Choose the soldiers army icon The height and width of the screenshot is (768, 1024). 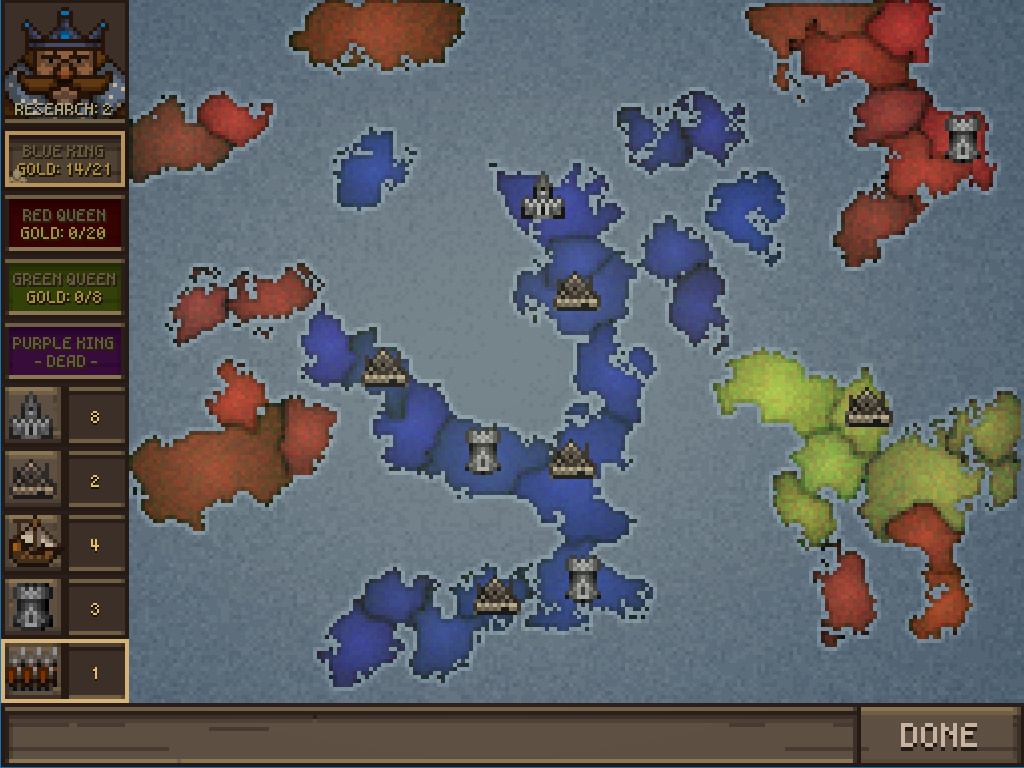tap(31, 671)
